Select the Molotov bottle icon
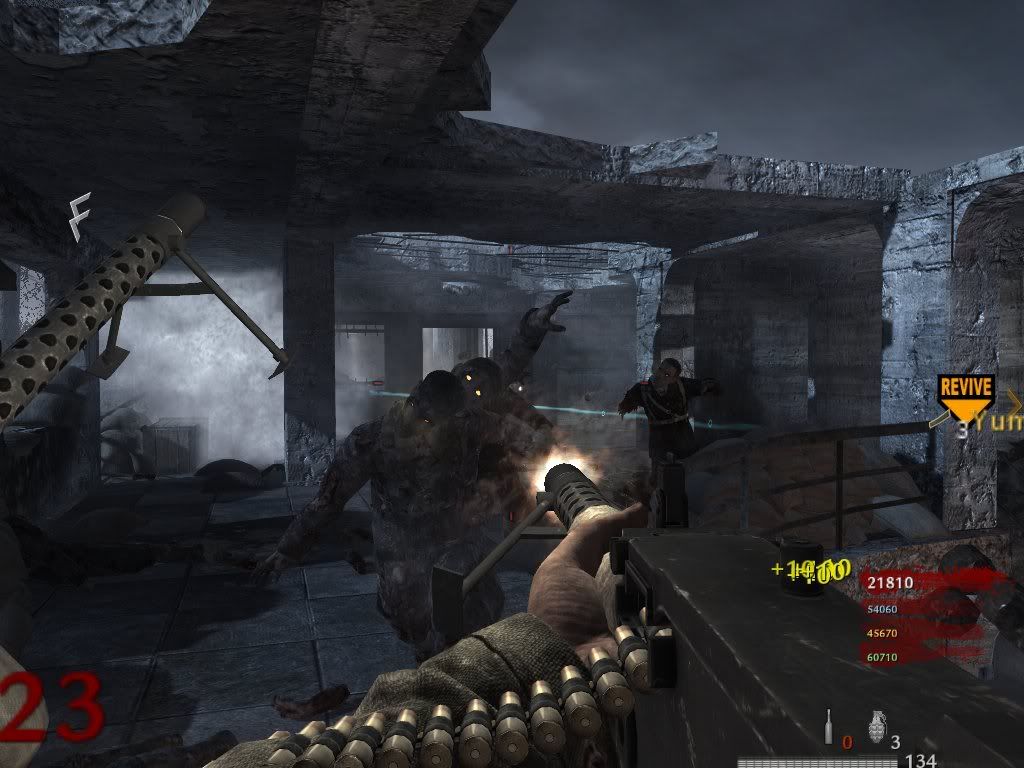This screenshot has width=1024, height=768. (829, 726)
